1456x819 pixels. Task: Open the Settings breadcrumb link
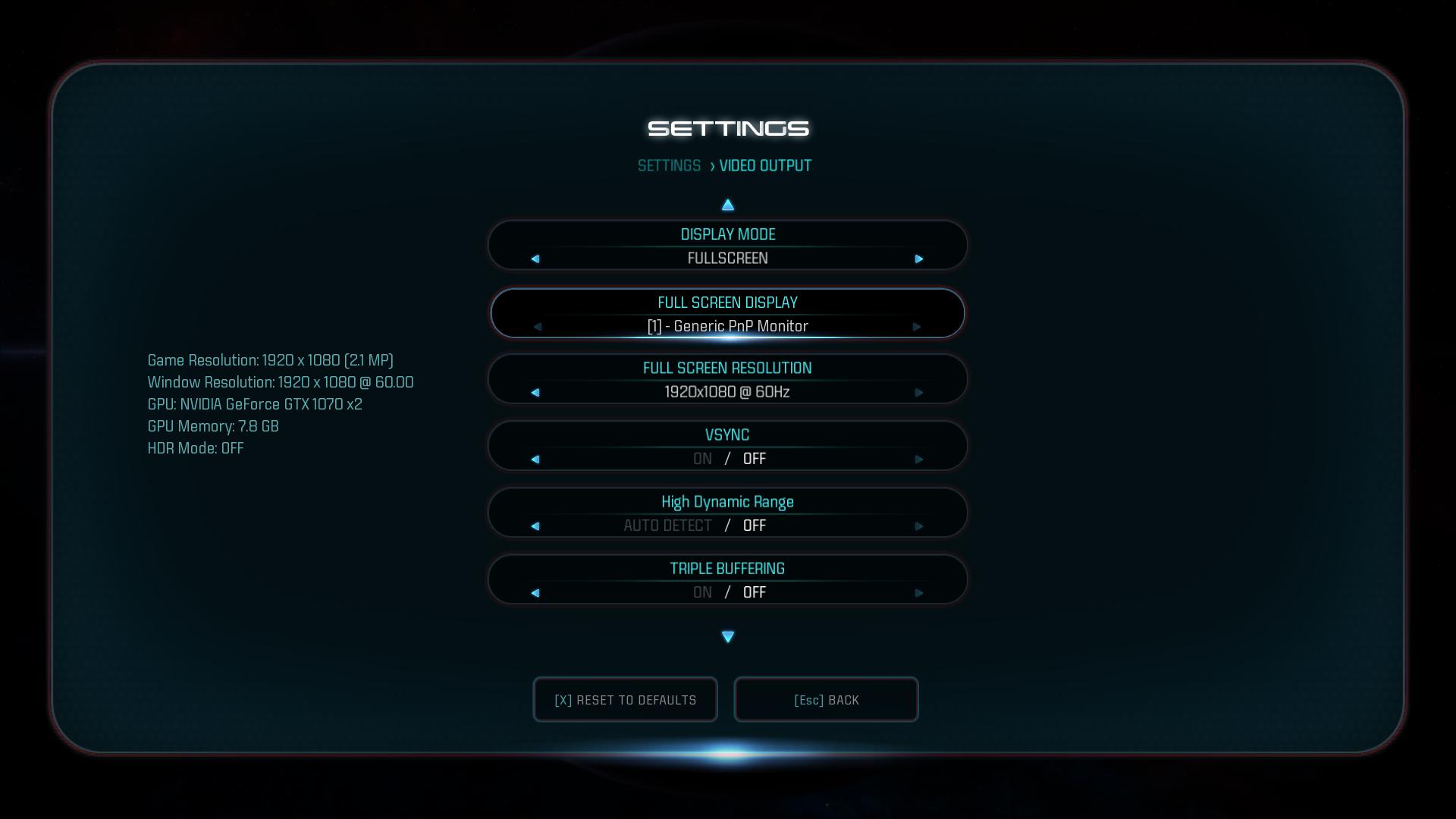click(x=669, y=166)
